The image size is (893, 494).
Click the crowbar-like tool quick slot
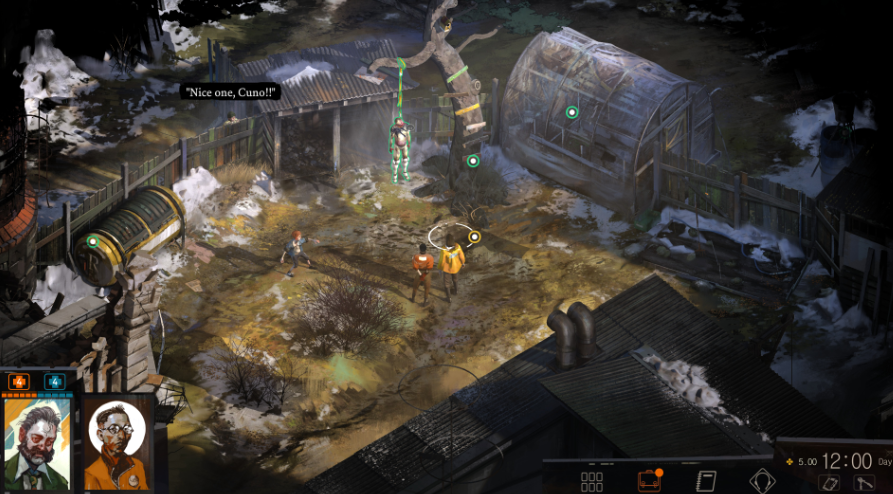[865, 483]
